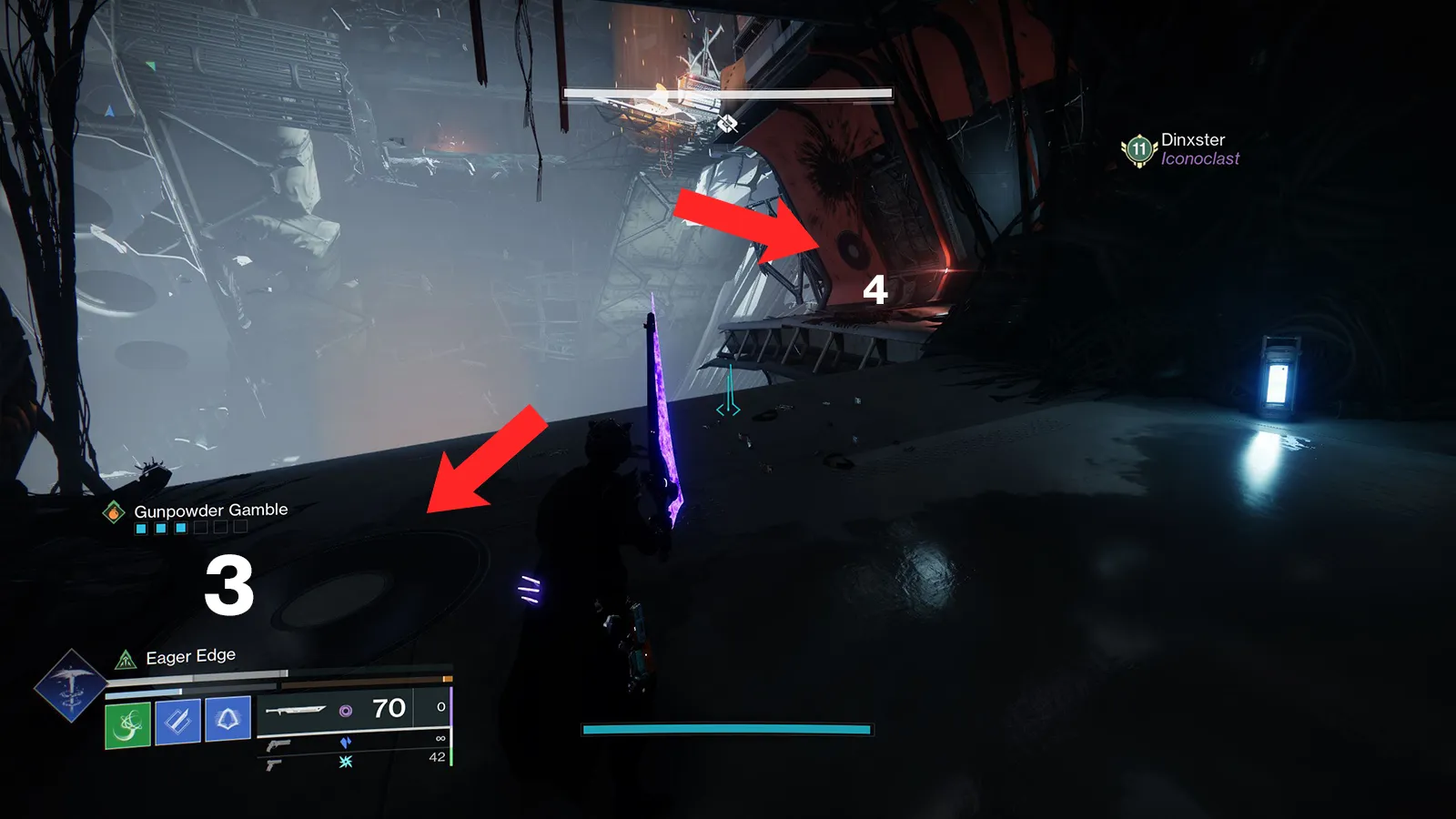Click the Eager Edge perk icon
The image size is (1456, 819).
click(x=126, y=659)
